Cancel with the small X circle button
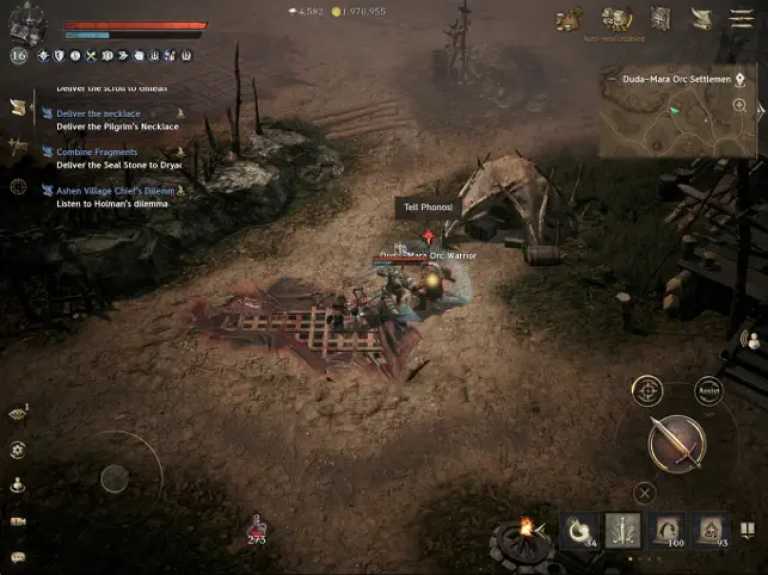The image size is (768, 575). (646, 491)
